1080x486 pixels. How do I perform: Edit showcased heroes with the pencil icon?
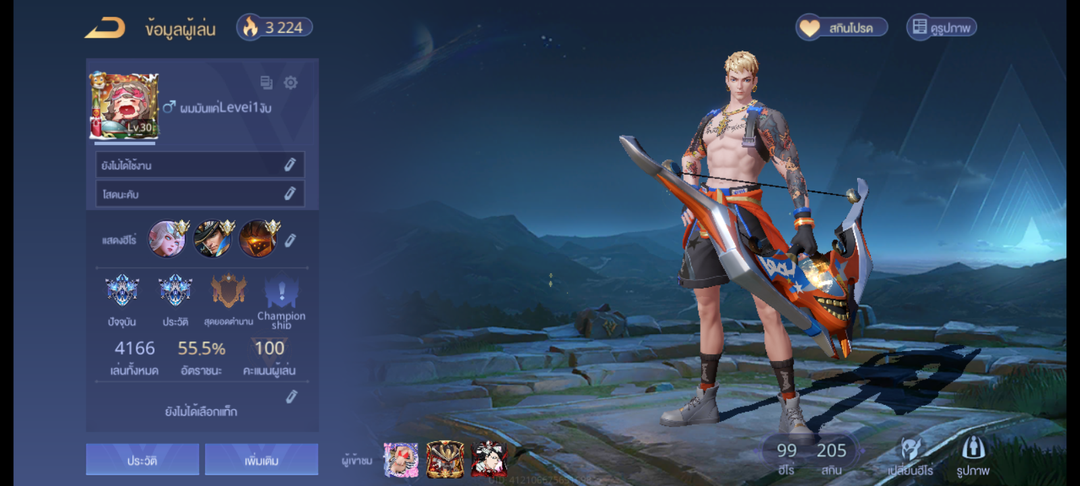(x=290, y=240)
